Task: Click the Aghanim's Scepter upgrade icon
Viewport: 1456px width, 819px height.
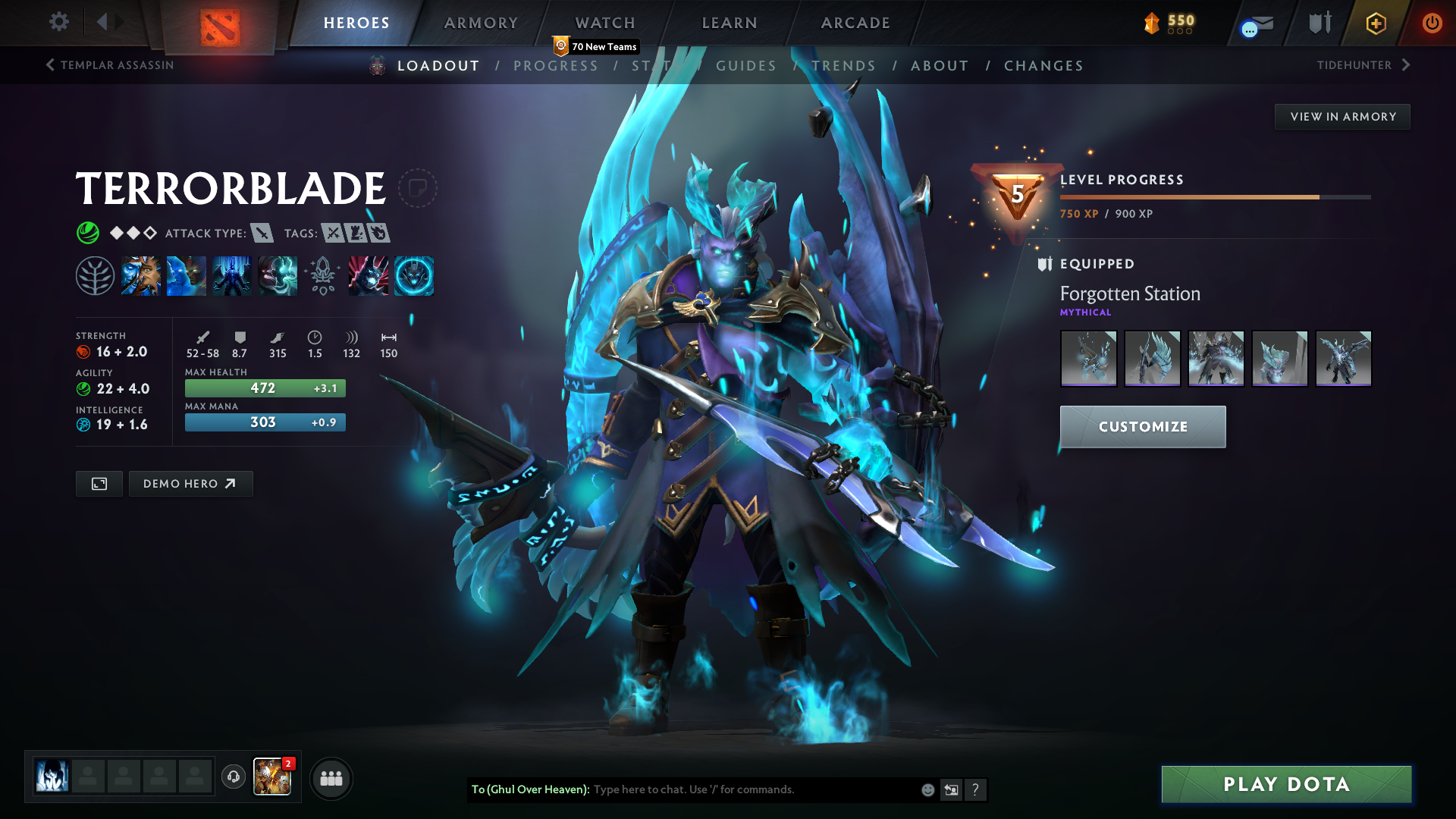Action: tap(324, 275)
